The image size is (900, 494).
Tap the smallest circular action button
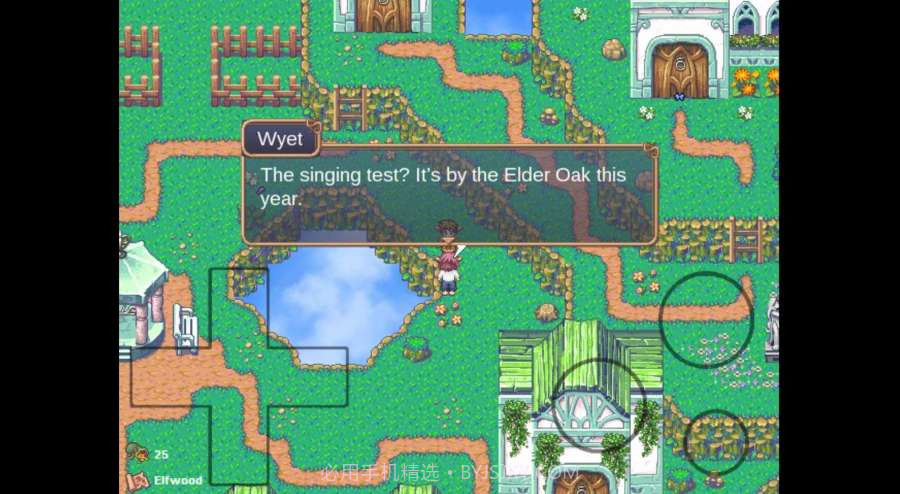(x=716, y=441)
